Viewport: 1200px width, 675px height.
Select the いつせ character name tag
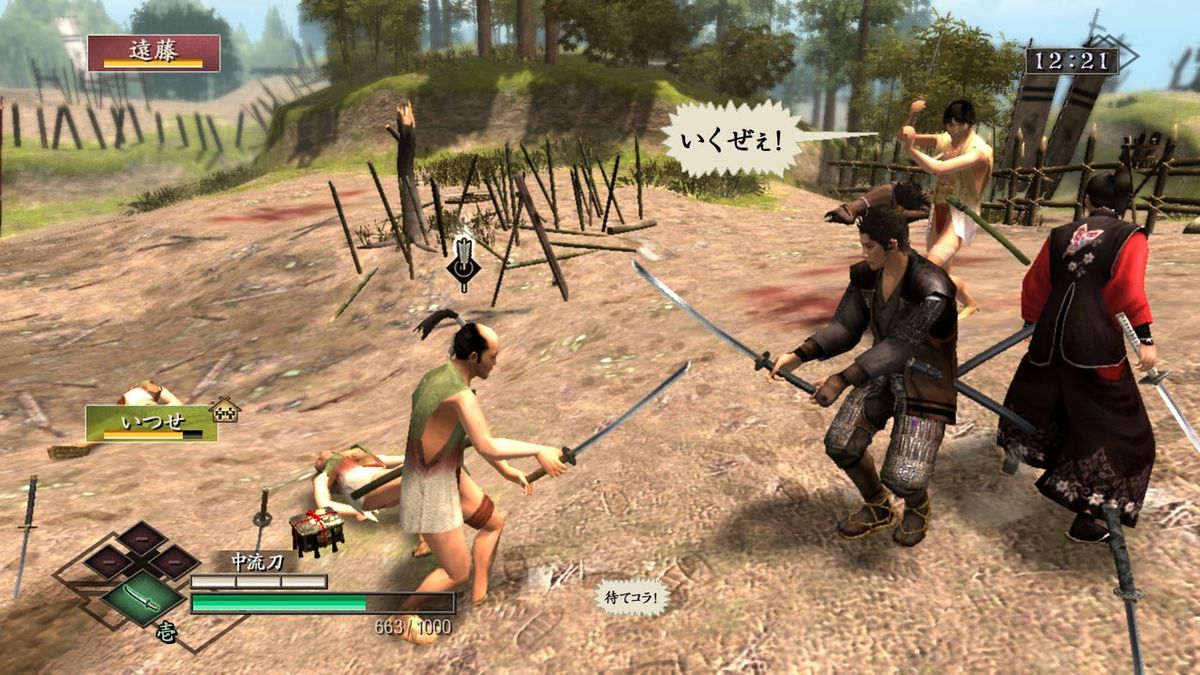[151, 422]
